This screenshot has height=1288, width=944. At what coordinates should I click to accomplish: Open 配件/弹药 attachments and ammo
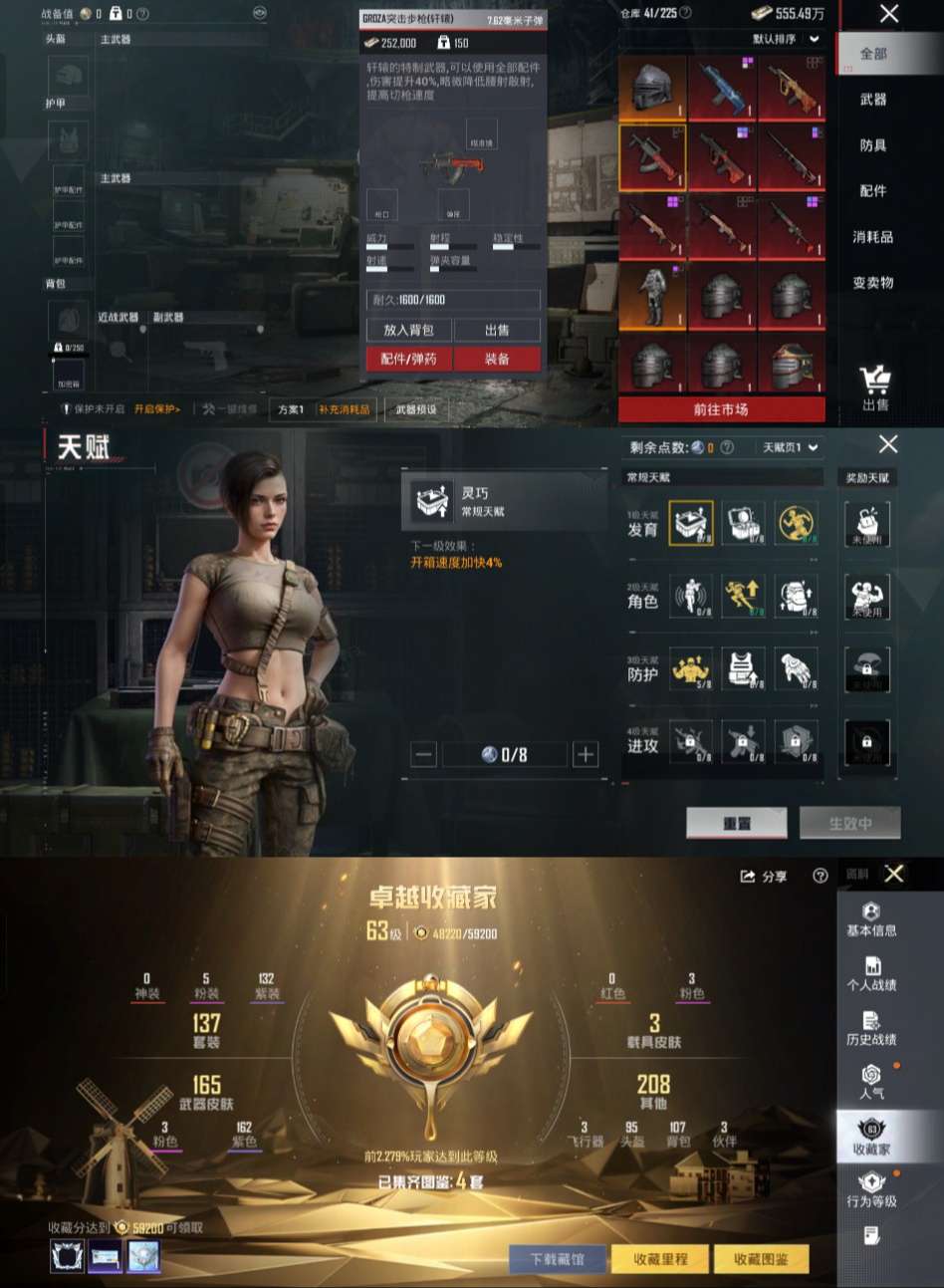tap(408, 359)
